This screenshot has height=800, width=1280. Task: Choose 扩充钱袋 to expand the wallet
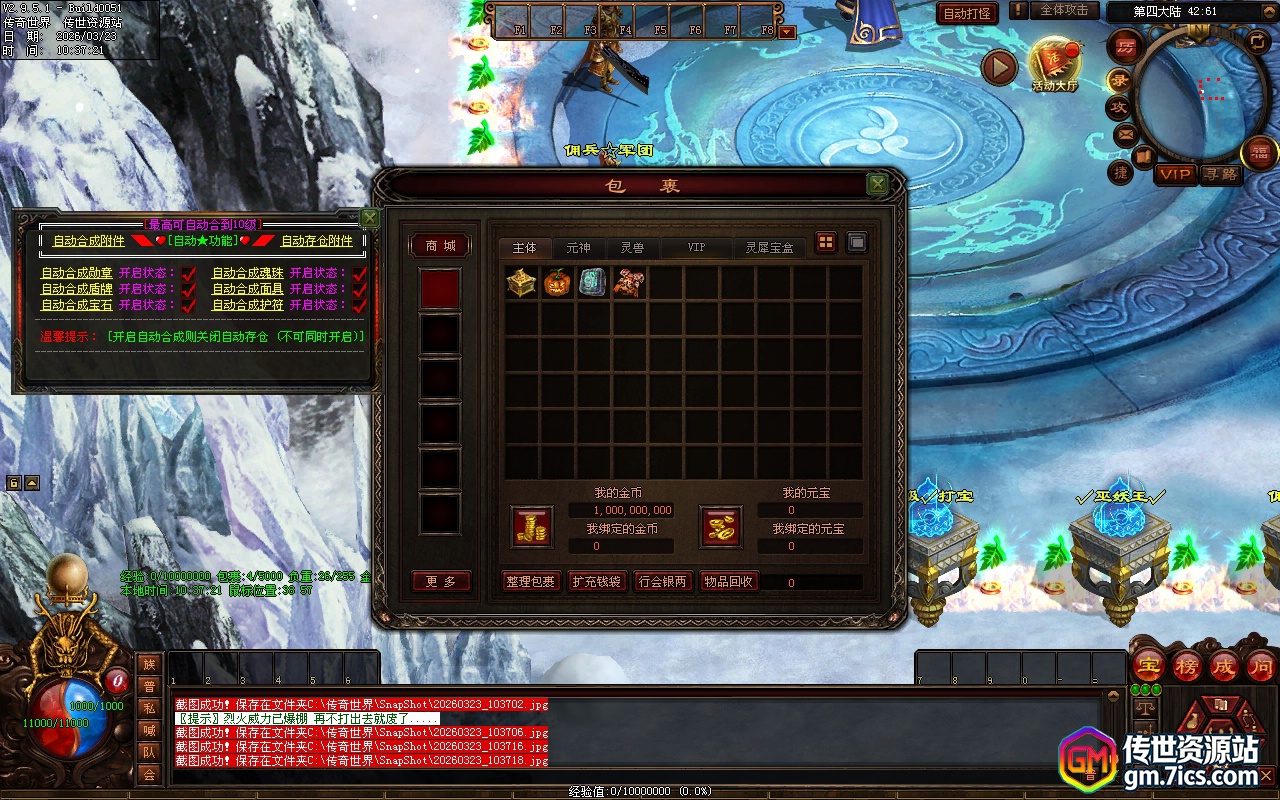pos(597,582)
